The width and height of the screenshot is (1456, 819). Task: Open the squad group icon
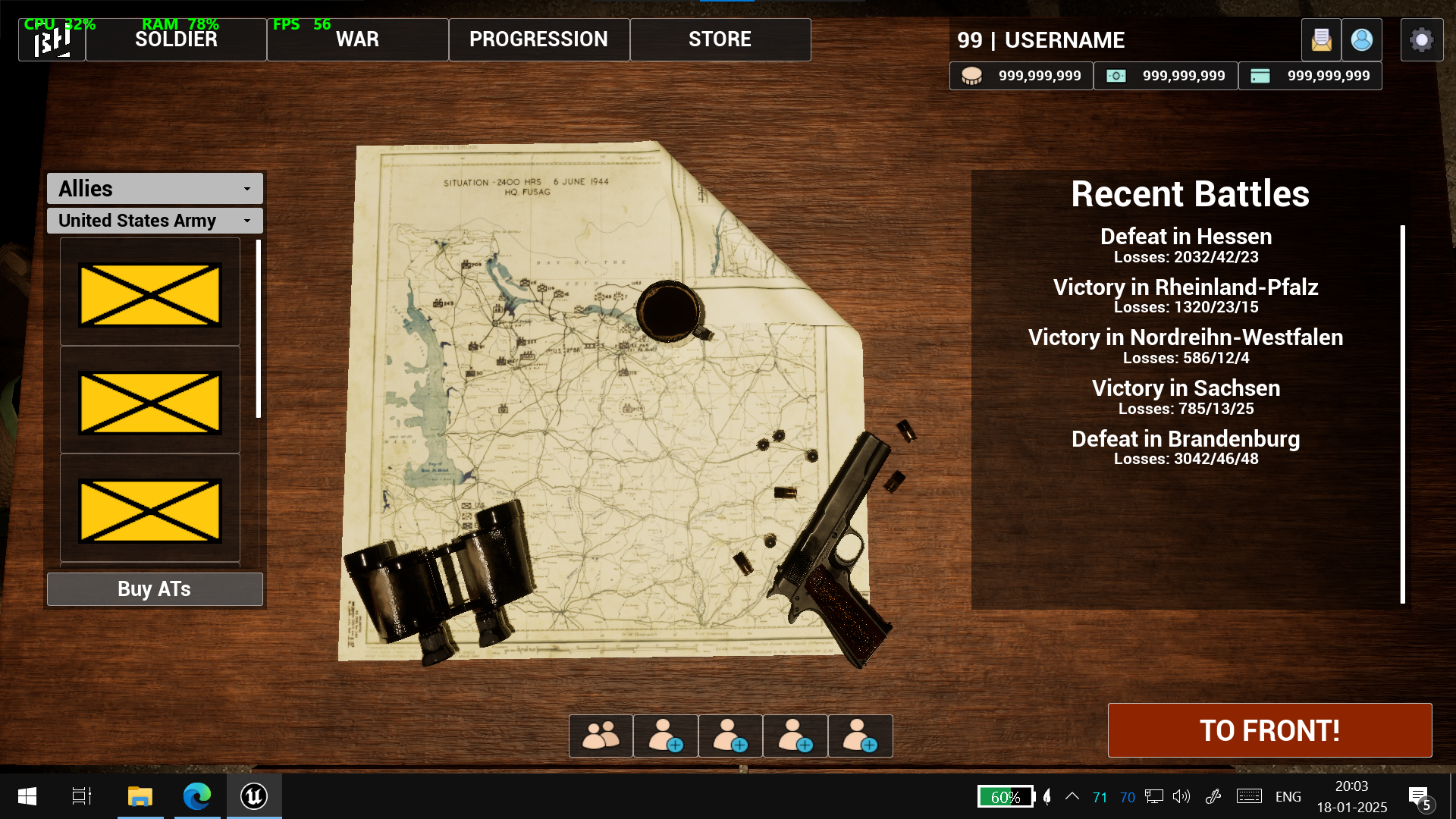click(601, 736)
